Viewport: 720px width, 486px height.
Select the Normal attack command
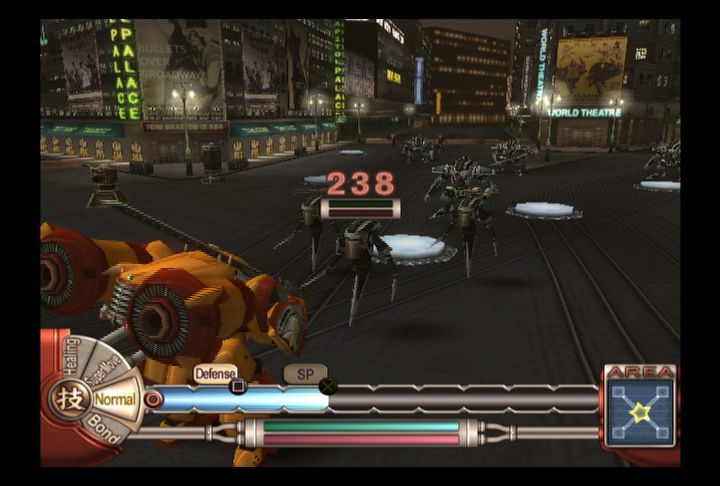116,398
